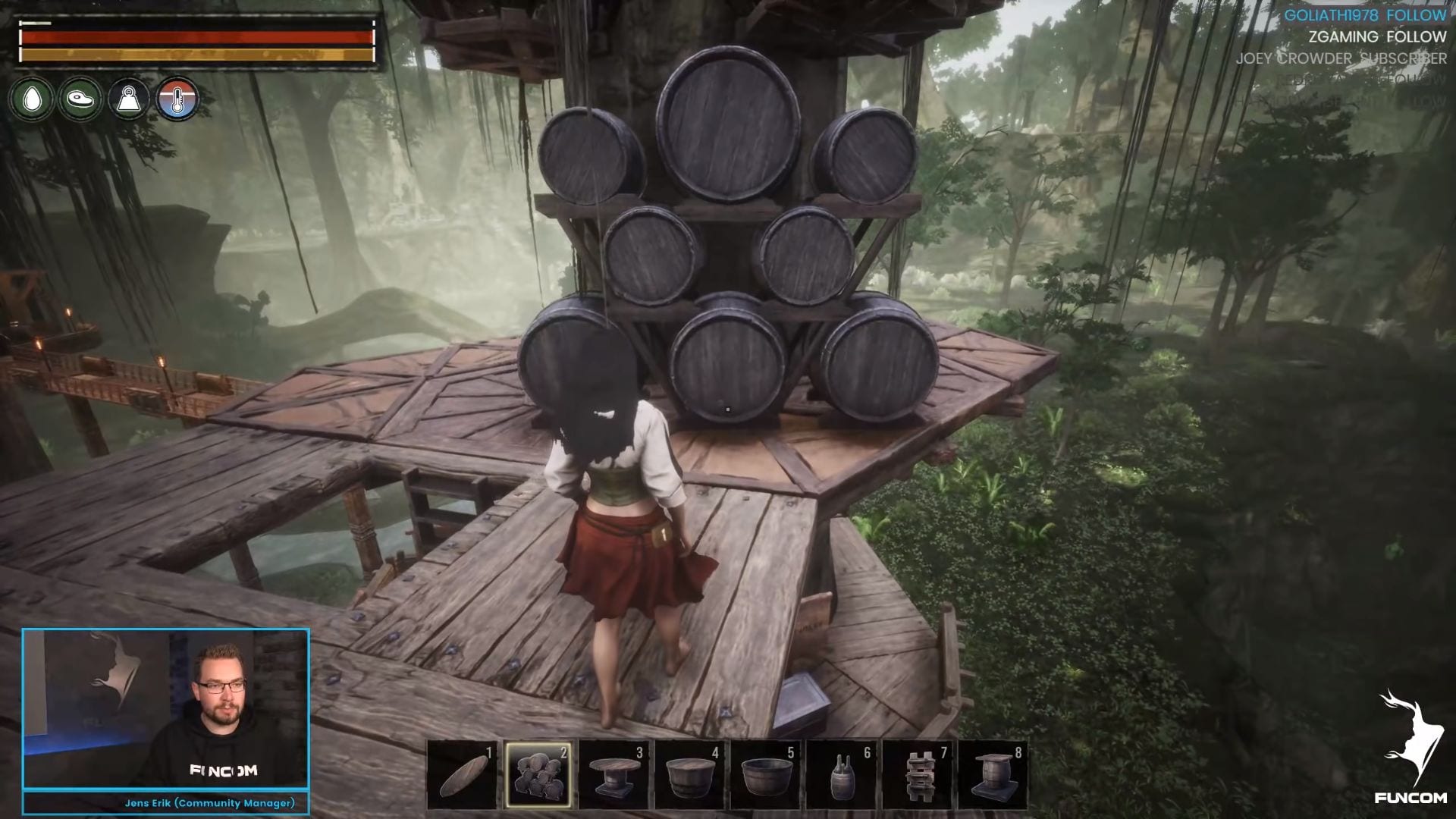1456x819 pixels.
Task: Select the stacked barrels rack hotbar slot
Action: point(538,774)
